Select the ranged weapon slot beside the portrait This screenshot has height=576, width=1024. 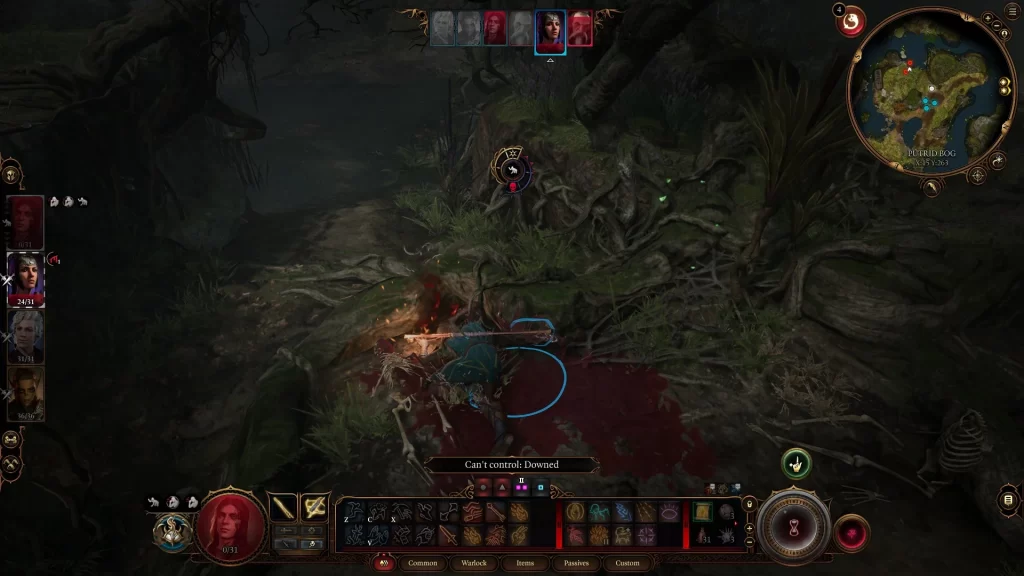click(x=315, y=507)
